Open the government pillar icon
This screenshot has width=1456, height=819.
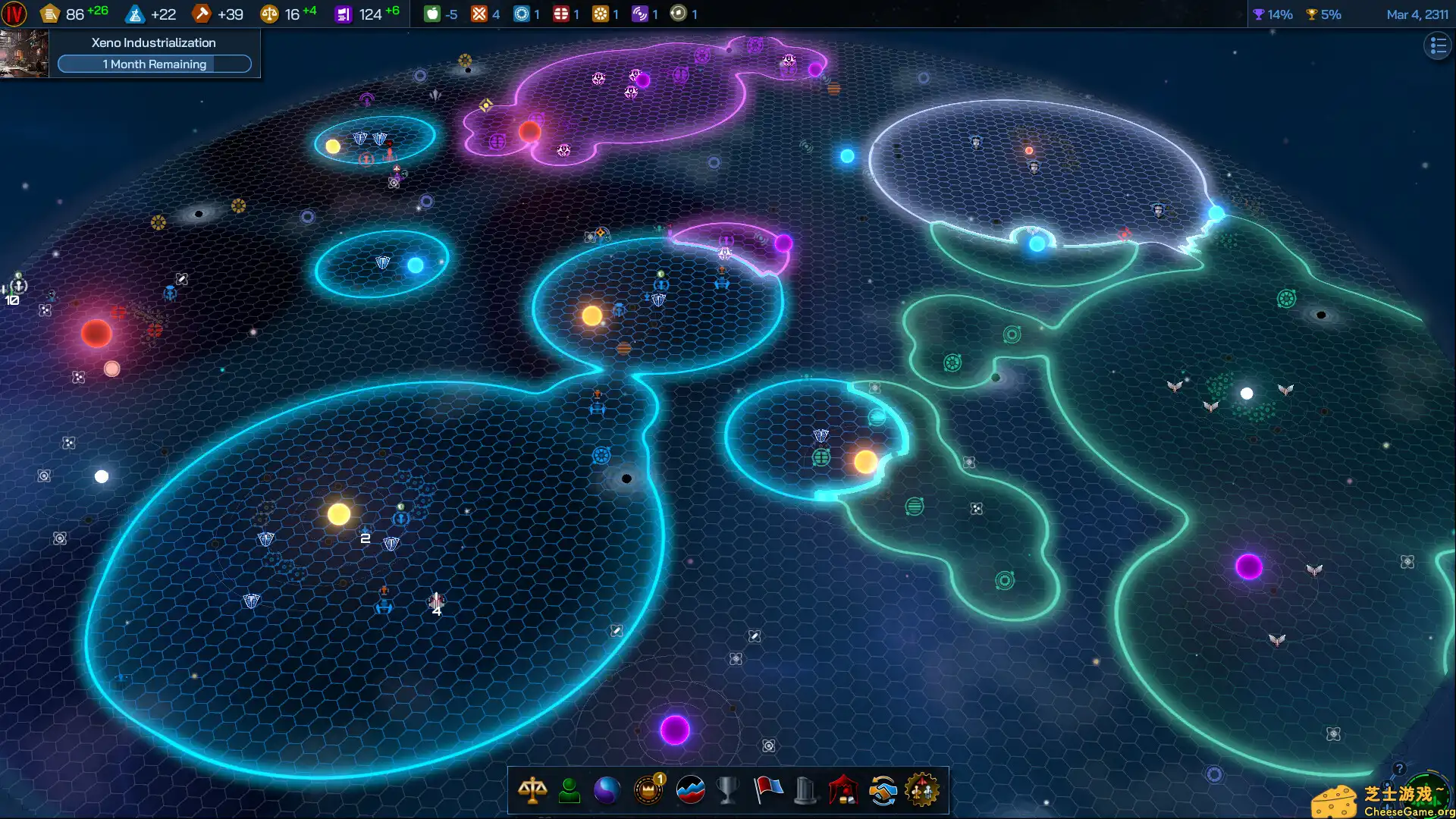(x=805, y=790)
